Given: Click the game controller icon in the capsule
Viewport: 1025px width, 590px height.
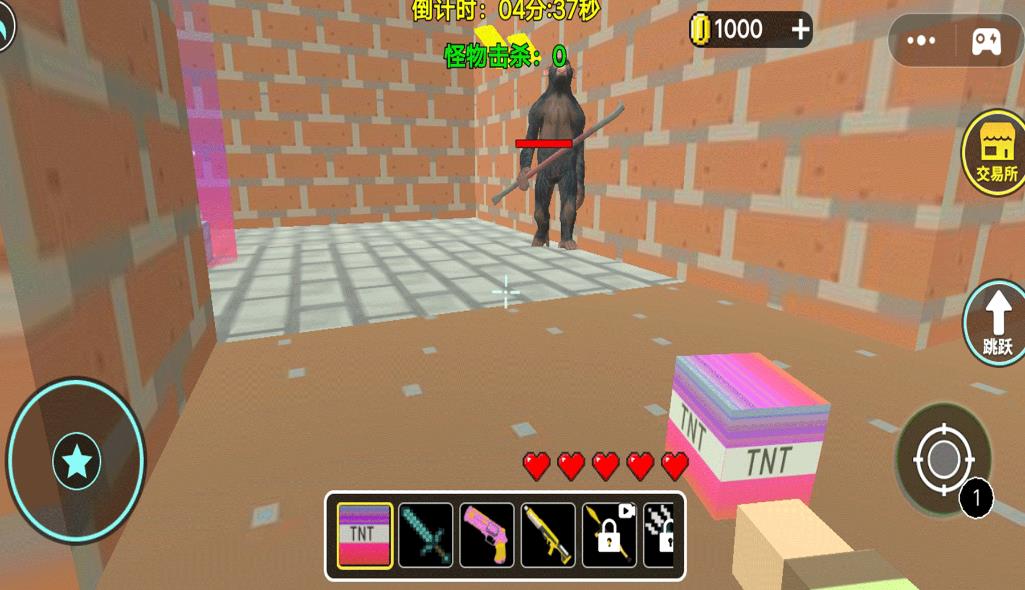Looking at the screenshot, I should [x=986, y=41].
